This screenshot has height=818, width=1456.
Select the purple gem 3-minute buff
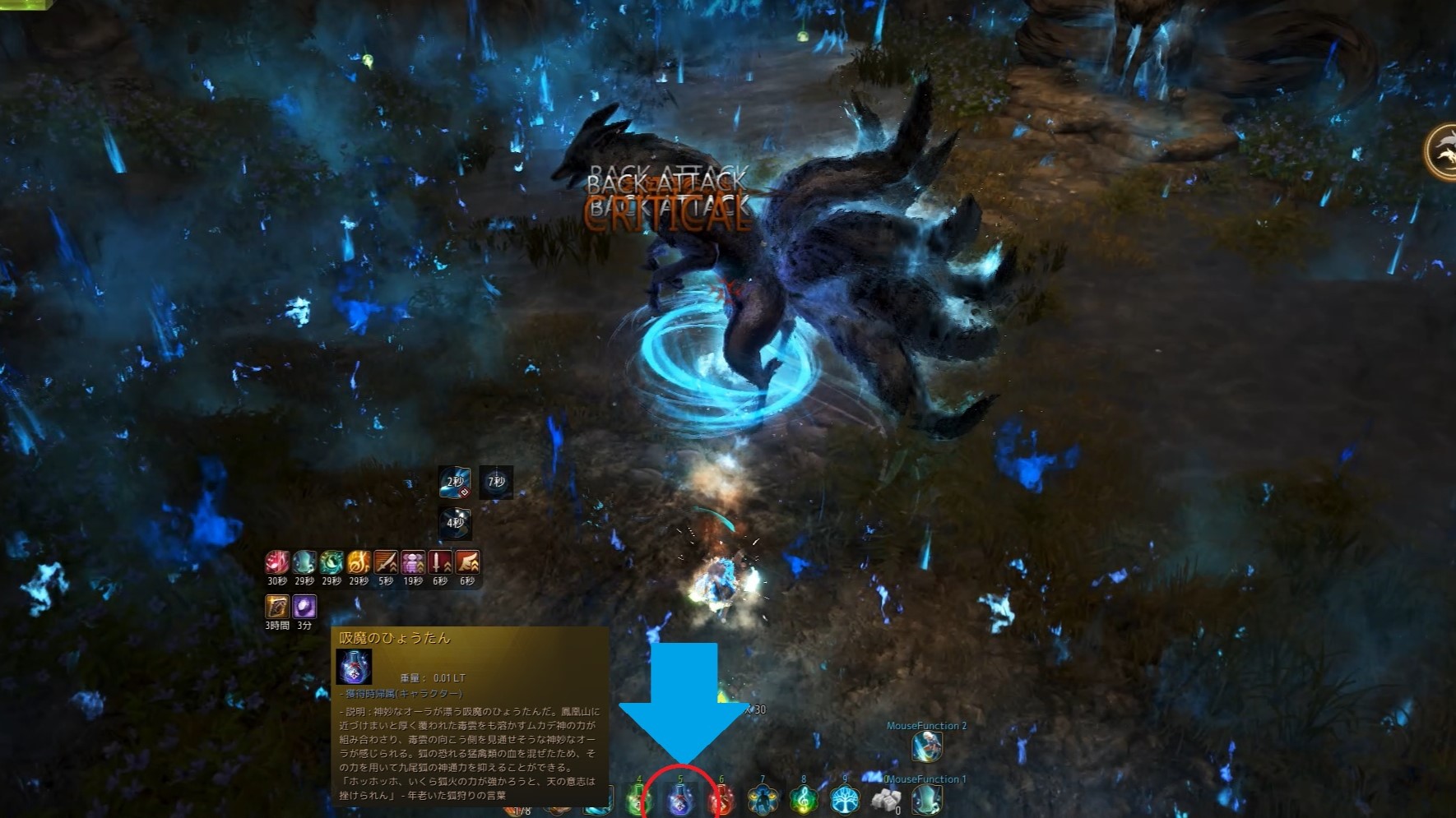[304, 607]
